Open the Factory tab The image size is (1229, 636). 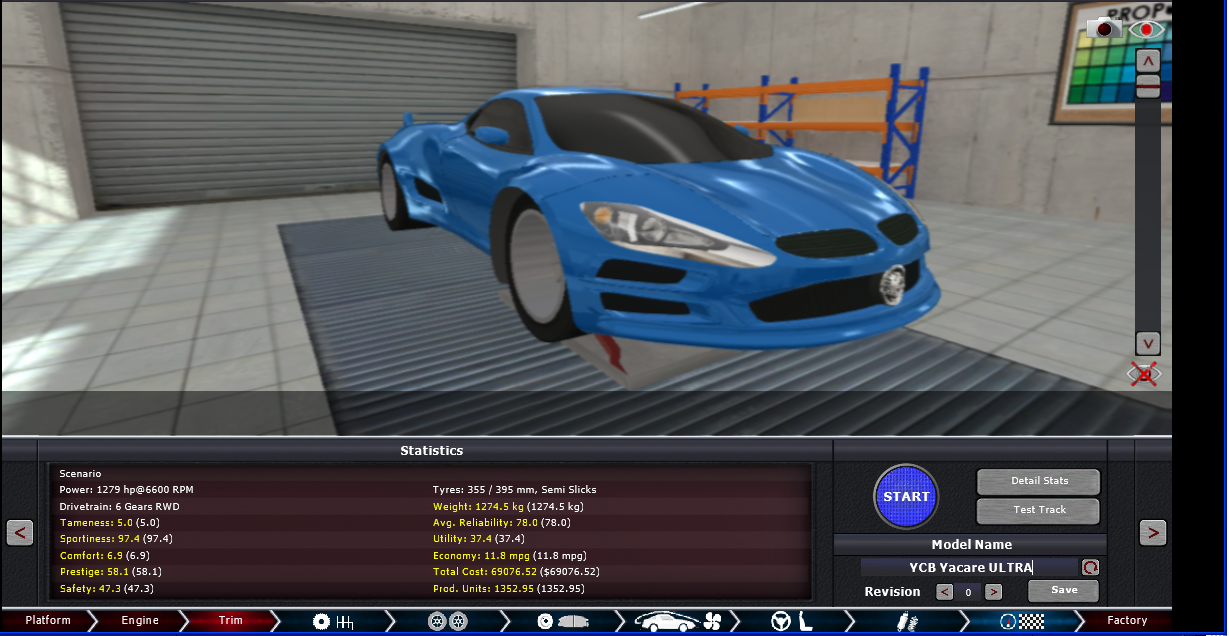point(1126,621)
